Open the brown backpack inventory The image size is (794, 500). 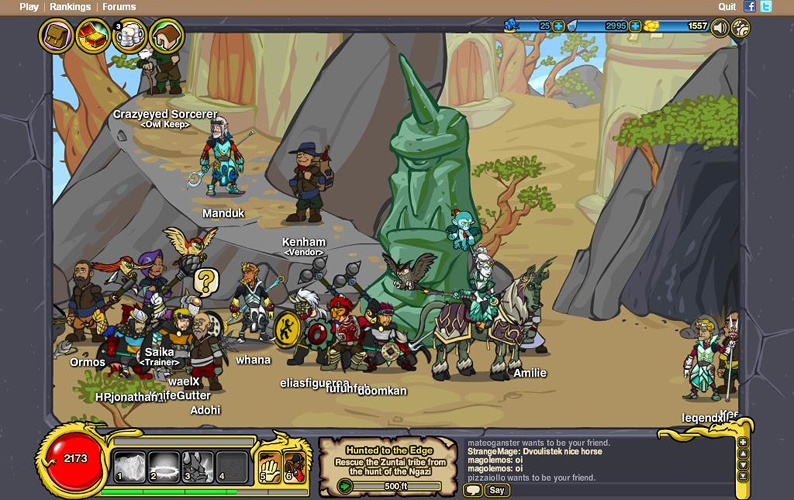[56, 36]
